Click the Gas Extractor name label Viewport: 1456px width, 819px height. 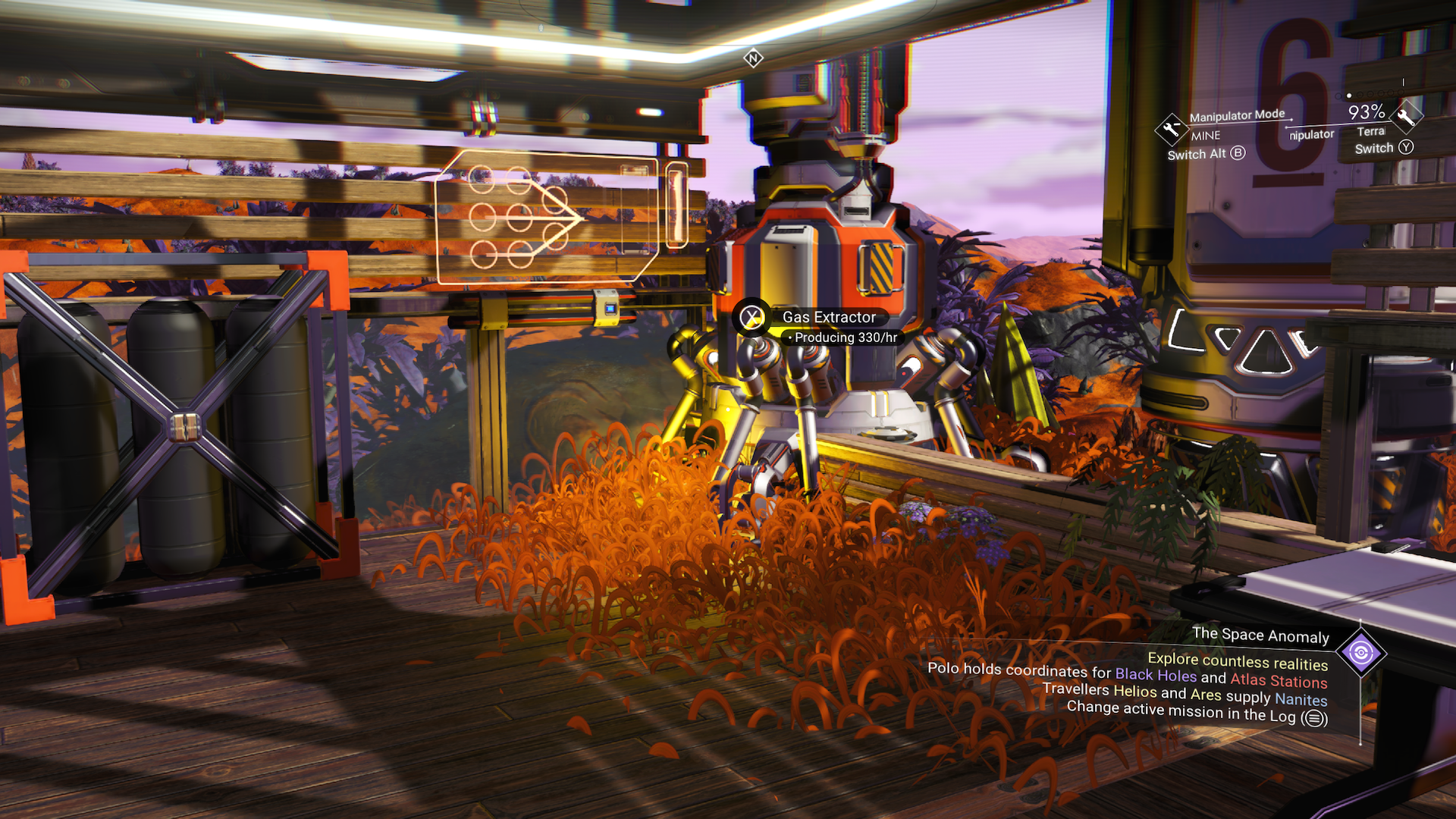click(x=829, y=317)
